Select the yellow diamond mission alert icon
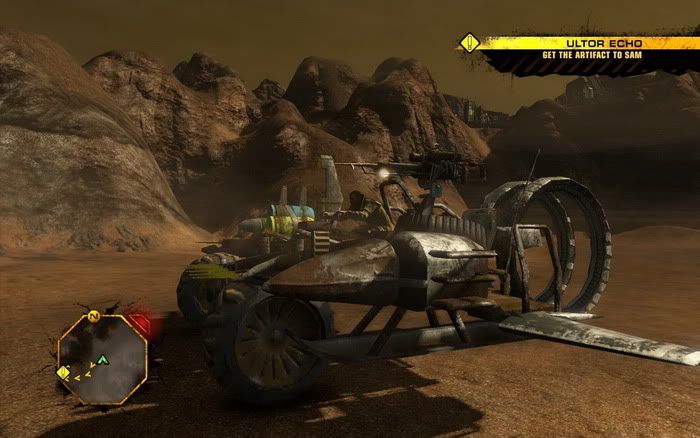 click(467, 43)
